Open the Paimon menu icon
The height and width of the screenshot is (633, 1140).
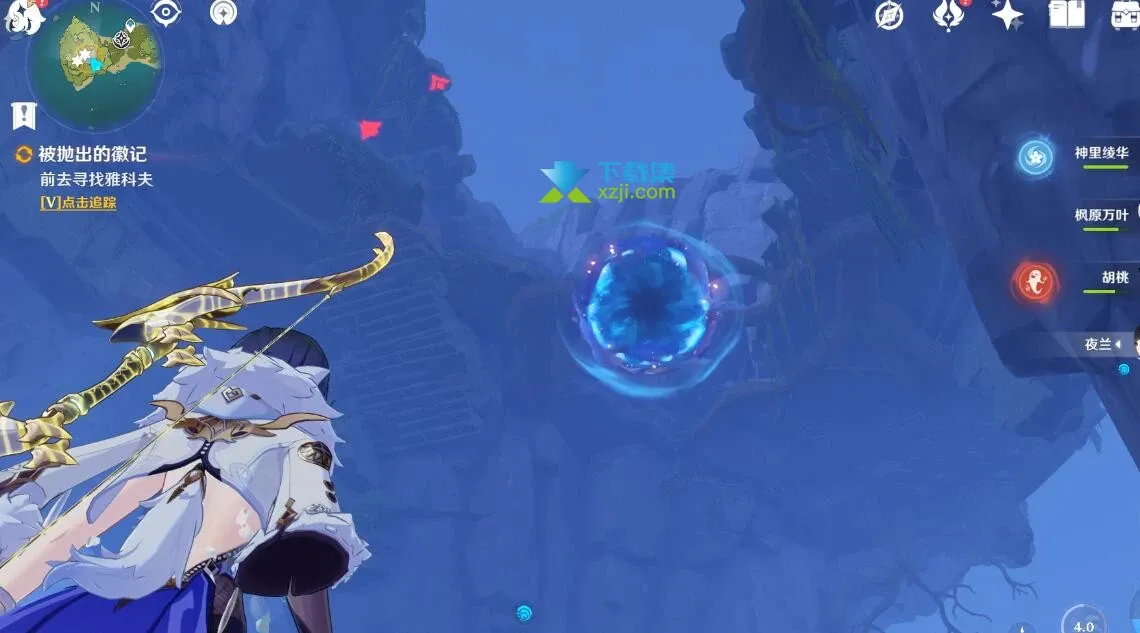[18, 17]
